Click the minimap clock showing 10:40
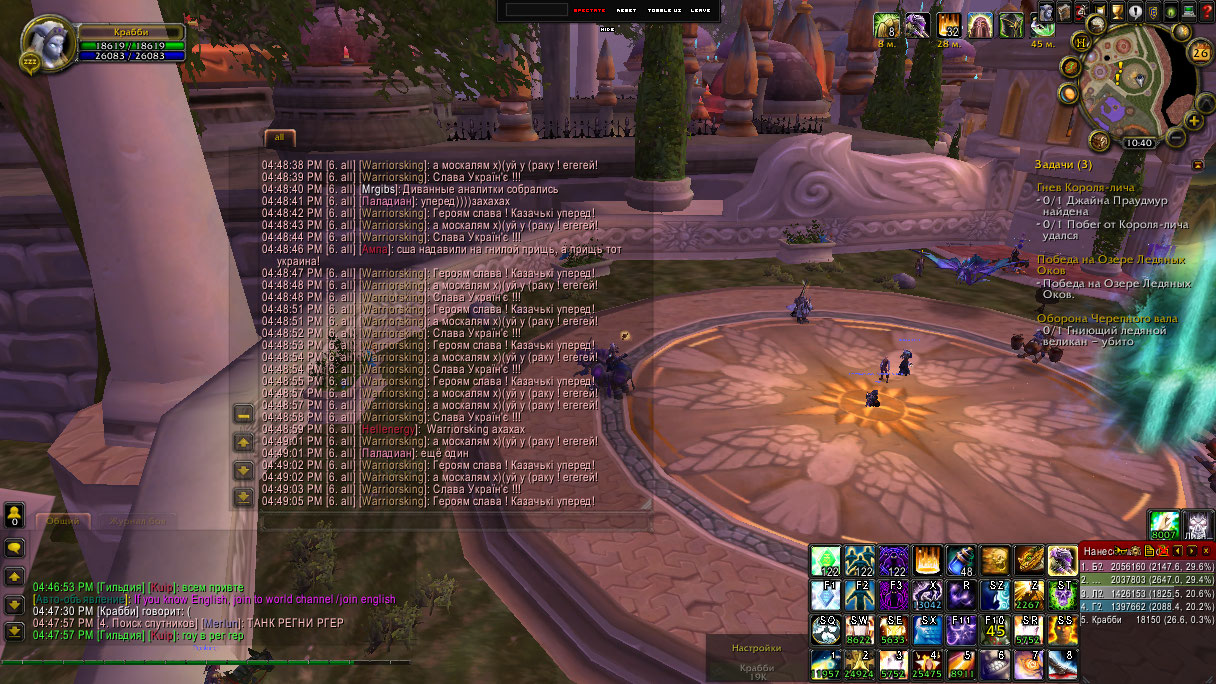The width and height of the screenshot is (1216, 684). [1139, 143]
